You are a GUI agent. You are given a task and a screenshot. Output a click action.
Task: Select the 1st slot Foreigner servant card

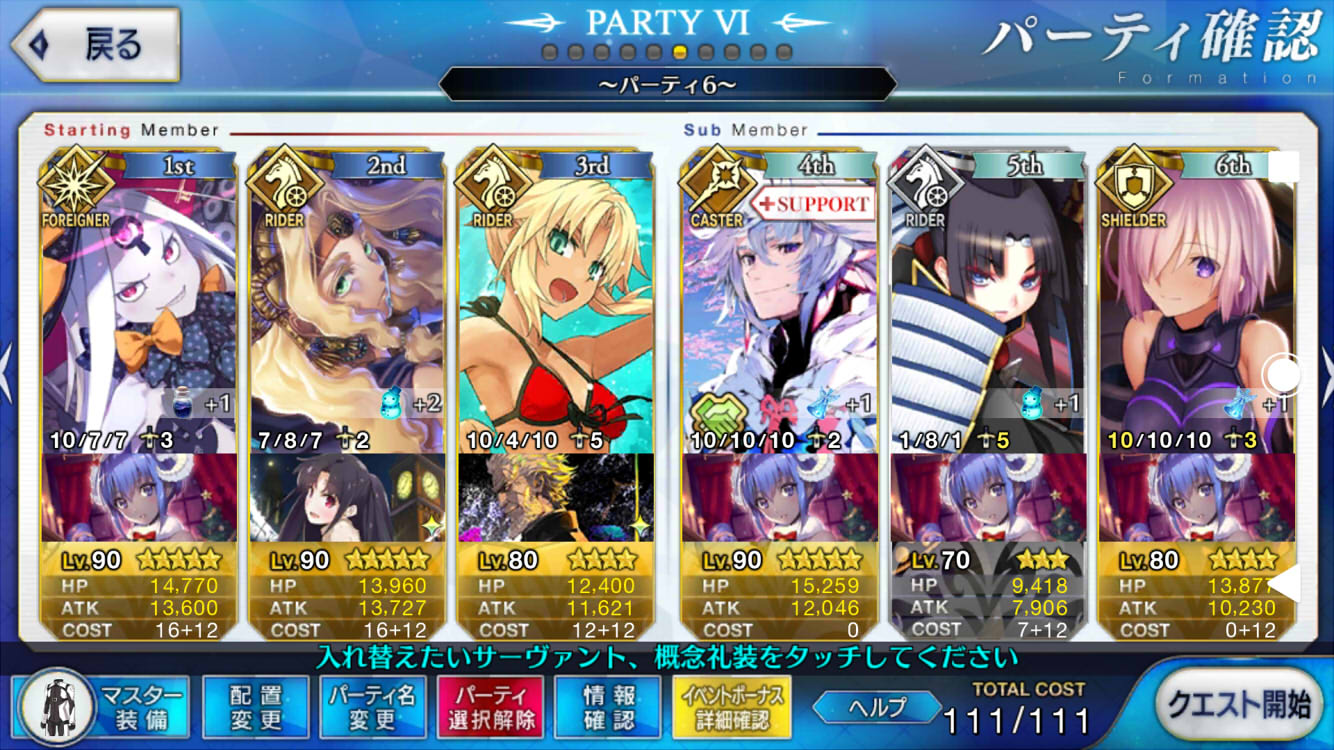139,300
